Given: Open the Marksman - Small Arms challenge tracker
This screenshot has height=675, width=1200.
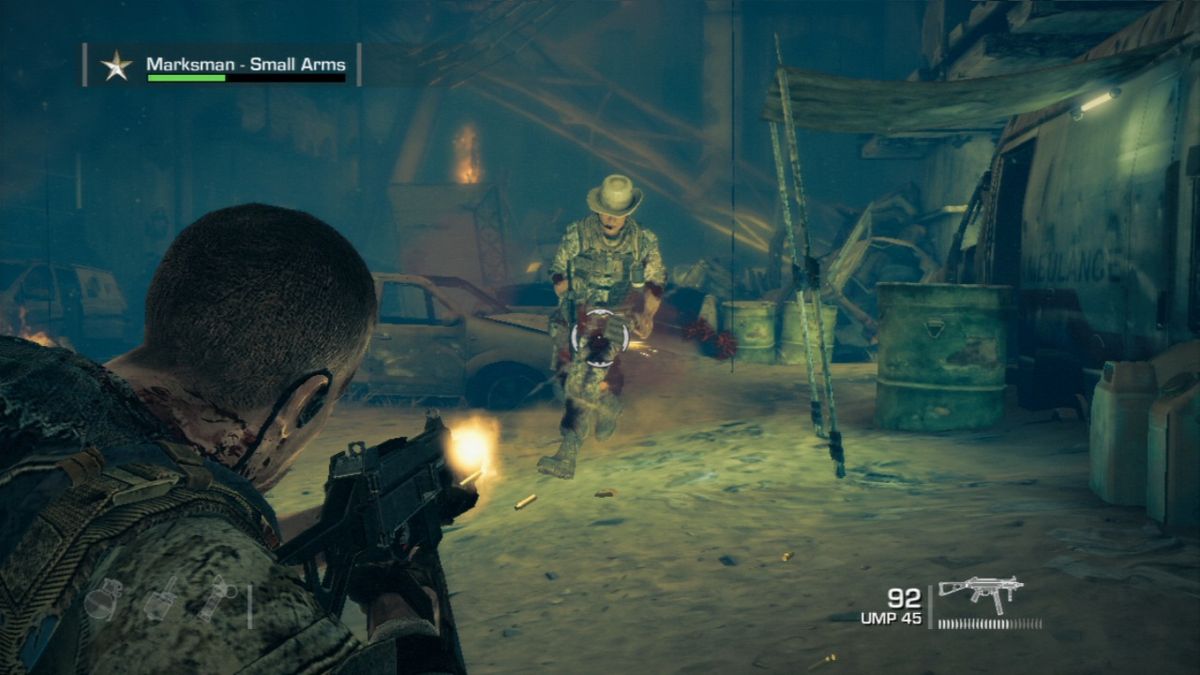Looking at the screenshot, I should (x=246, y=66).
